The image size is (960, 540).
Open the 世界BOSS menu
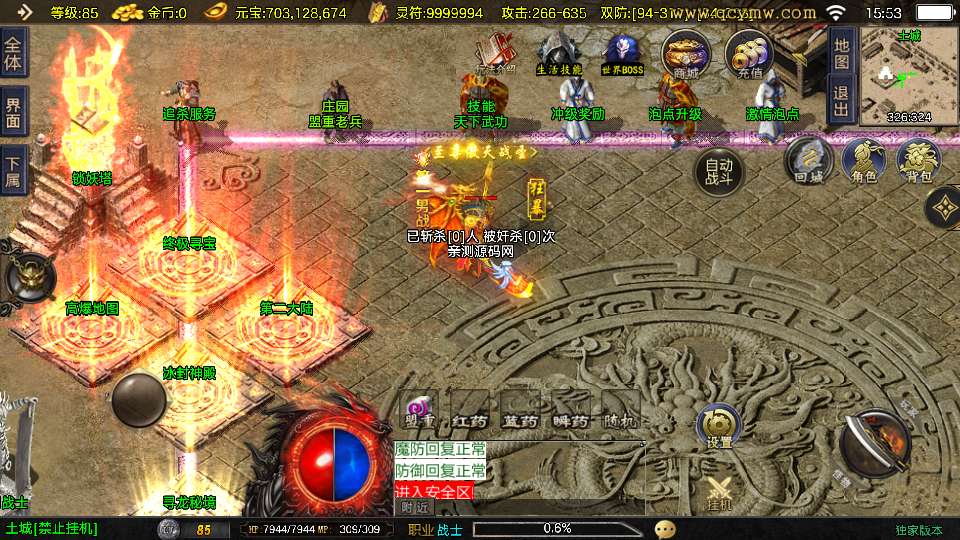[x=623, y=52]
